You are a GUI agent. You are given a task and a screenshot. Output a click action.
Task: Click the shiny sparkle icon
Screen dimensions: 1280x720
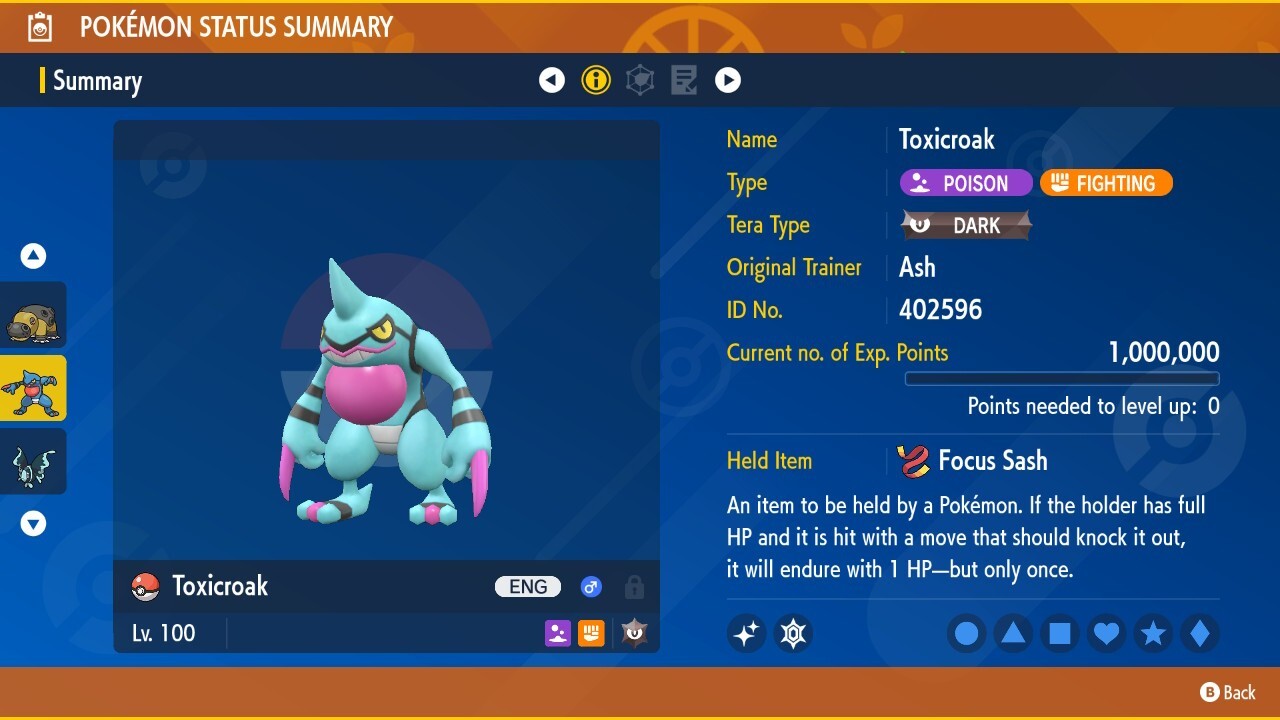coord(746,633)
